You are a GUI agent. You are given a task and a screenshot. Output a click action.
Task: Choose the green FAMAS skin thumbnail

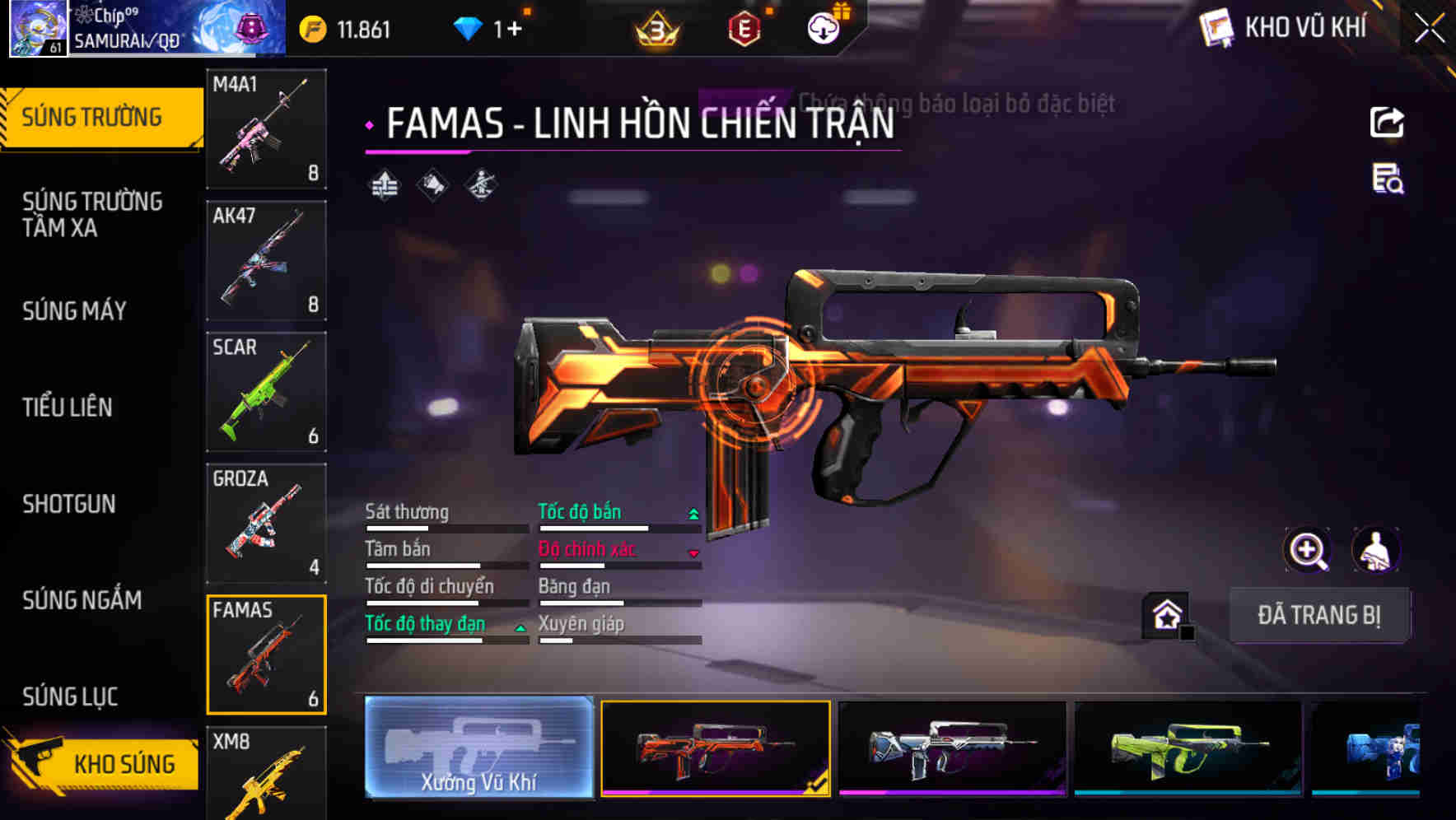[1188, 748]
